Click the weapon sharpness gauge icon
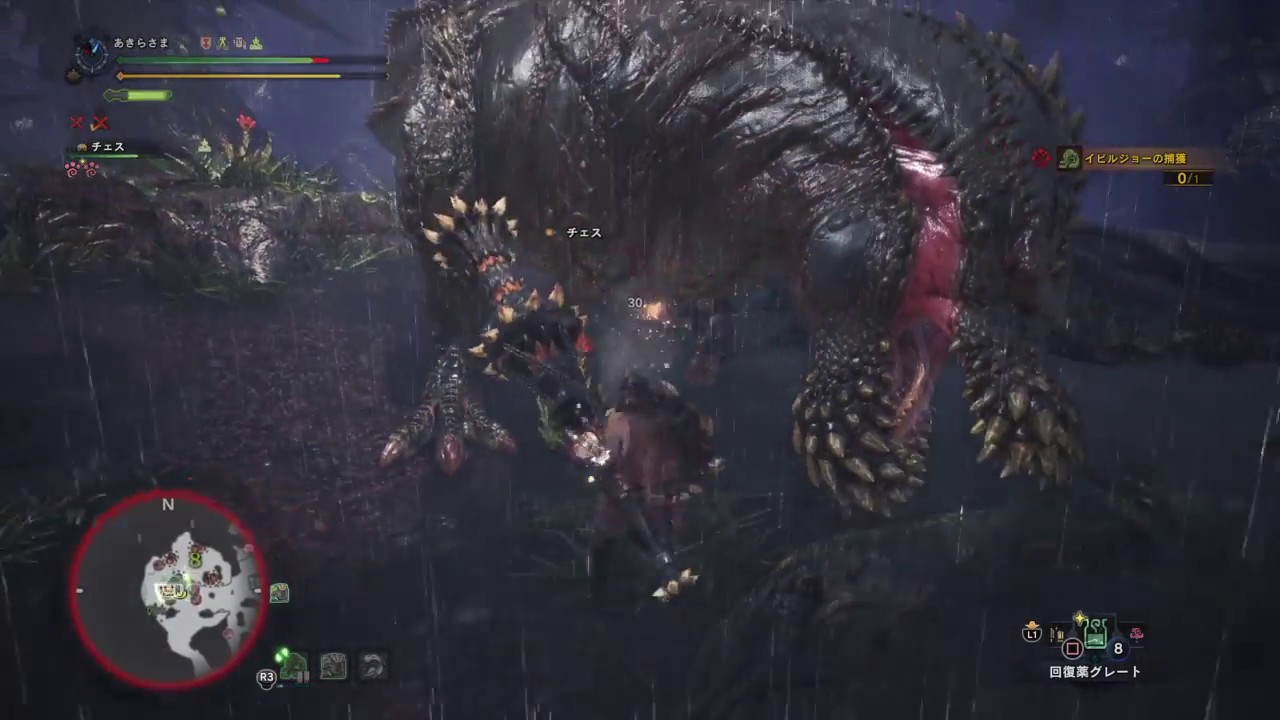 pyautogui.click(x=140, y=95)
